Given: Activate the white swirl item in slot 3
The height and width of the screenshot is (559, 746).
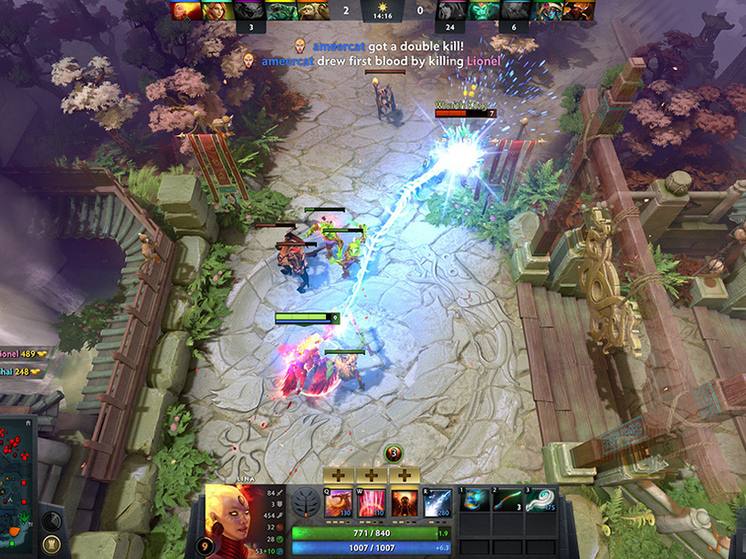Looking at the screenshot, I should (540, 501).
